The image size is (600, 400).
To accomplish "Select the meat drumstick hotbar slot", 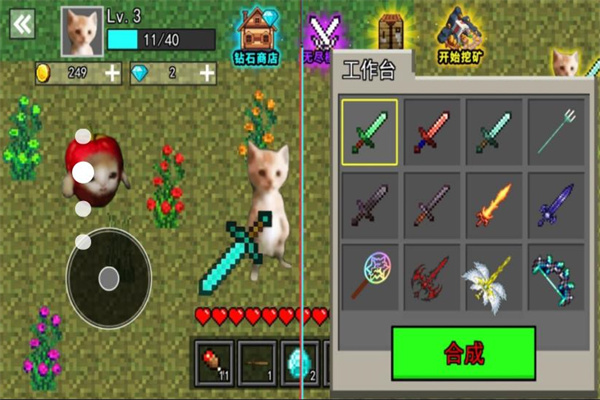I will tap(212, 360).
